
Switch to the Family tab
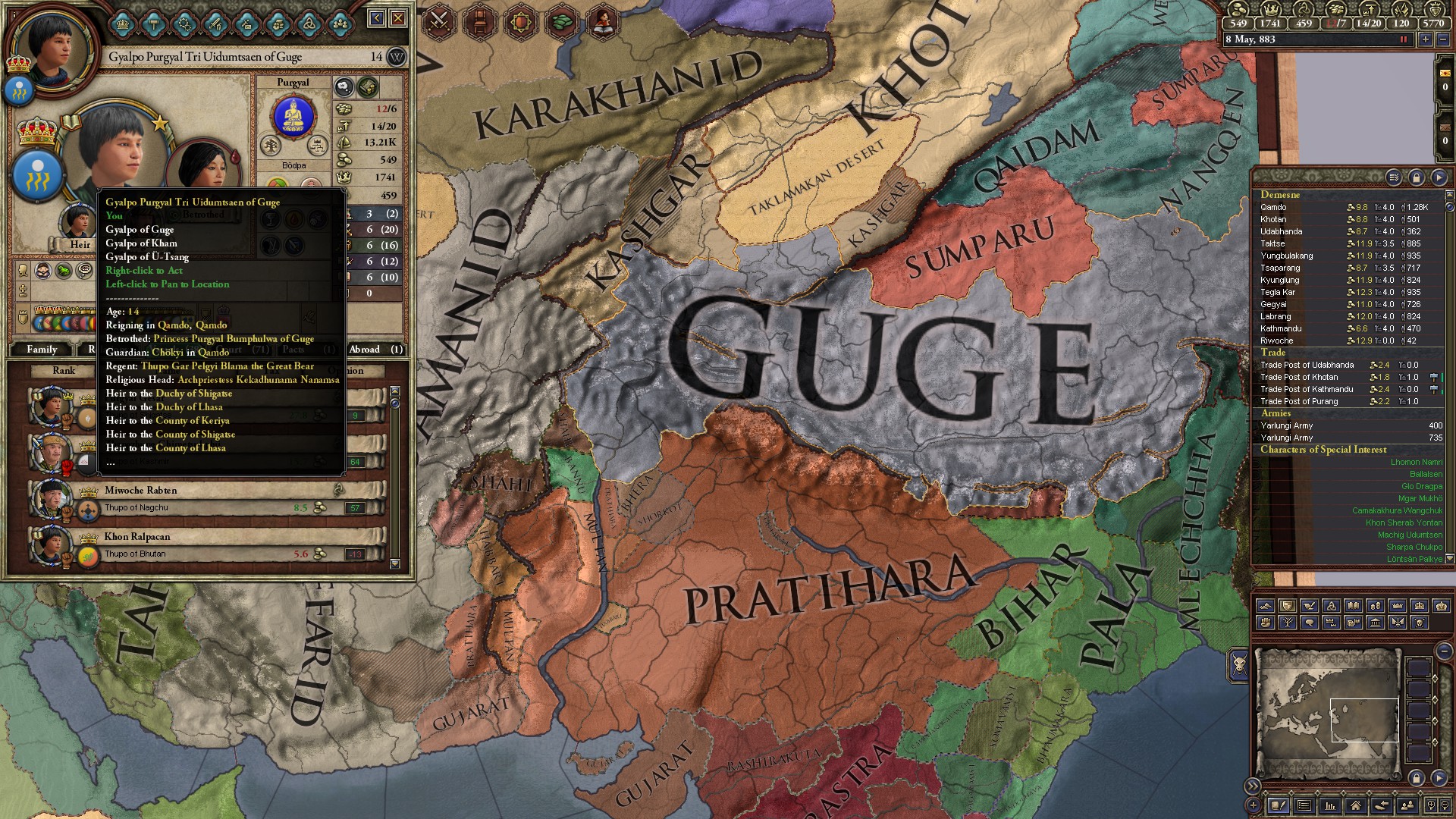pyautogui.click(x=43, y=350)
